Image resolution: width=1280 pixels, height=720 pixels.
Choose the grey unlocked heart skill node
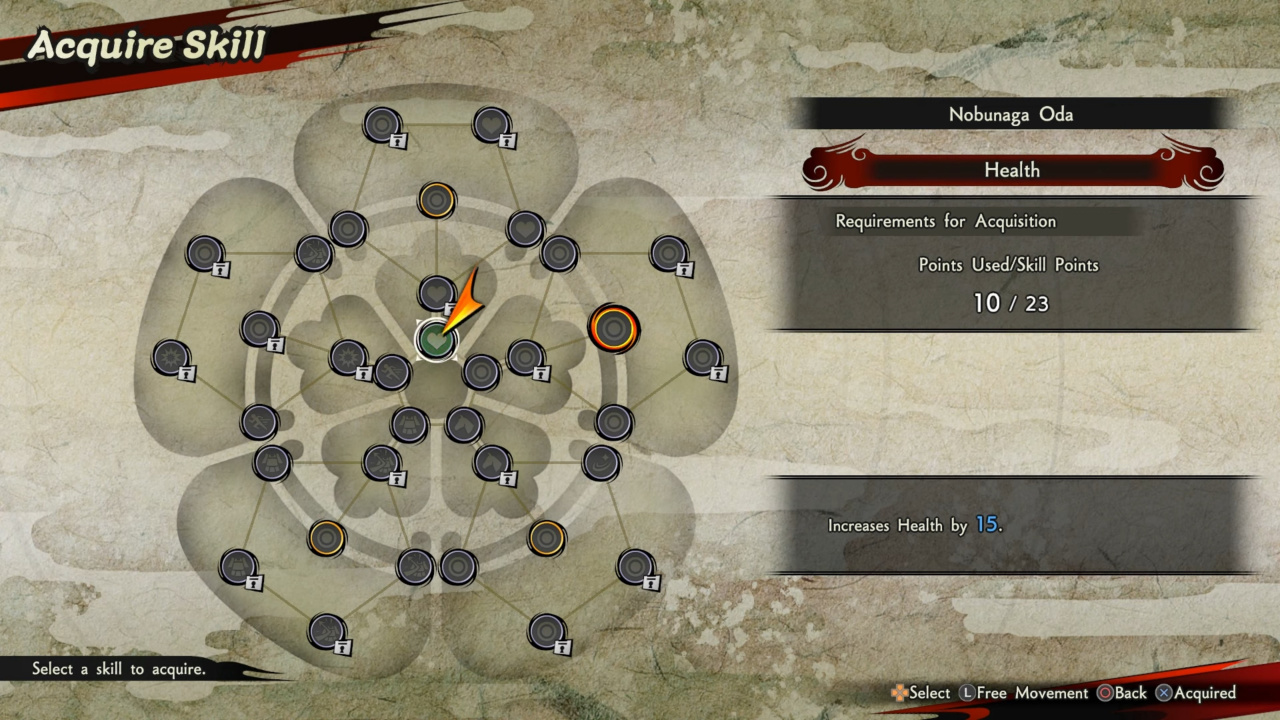point(525,229)
